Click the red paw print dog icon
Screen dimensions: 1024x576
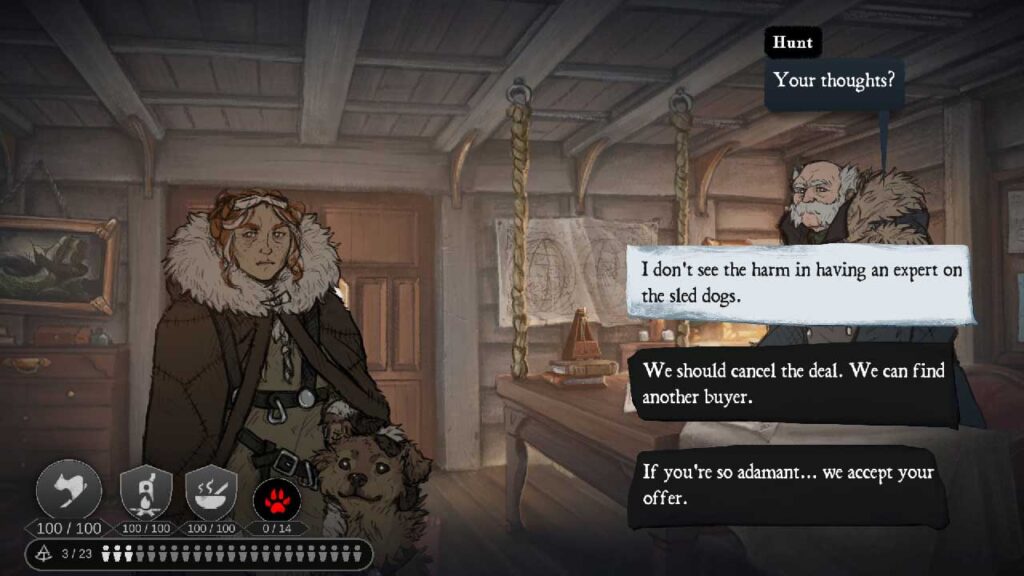click(x=277, y=494)
